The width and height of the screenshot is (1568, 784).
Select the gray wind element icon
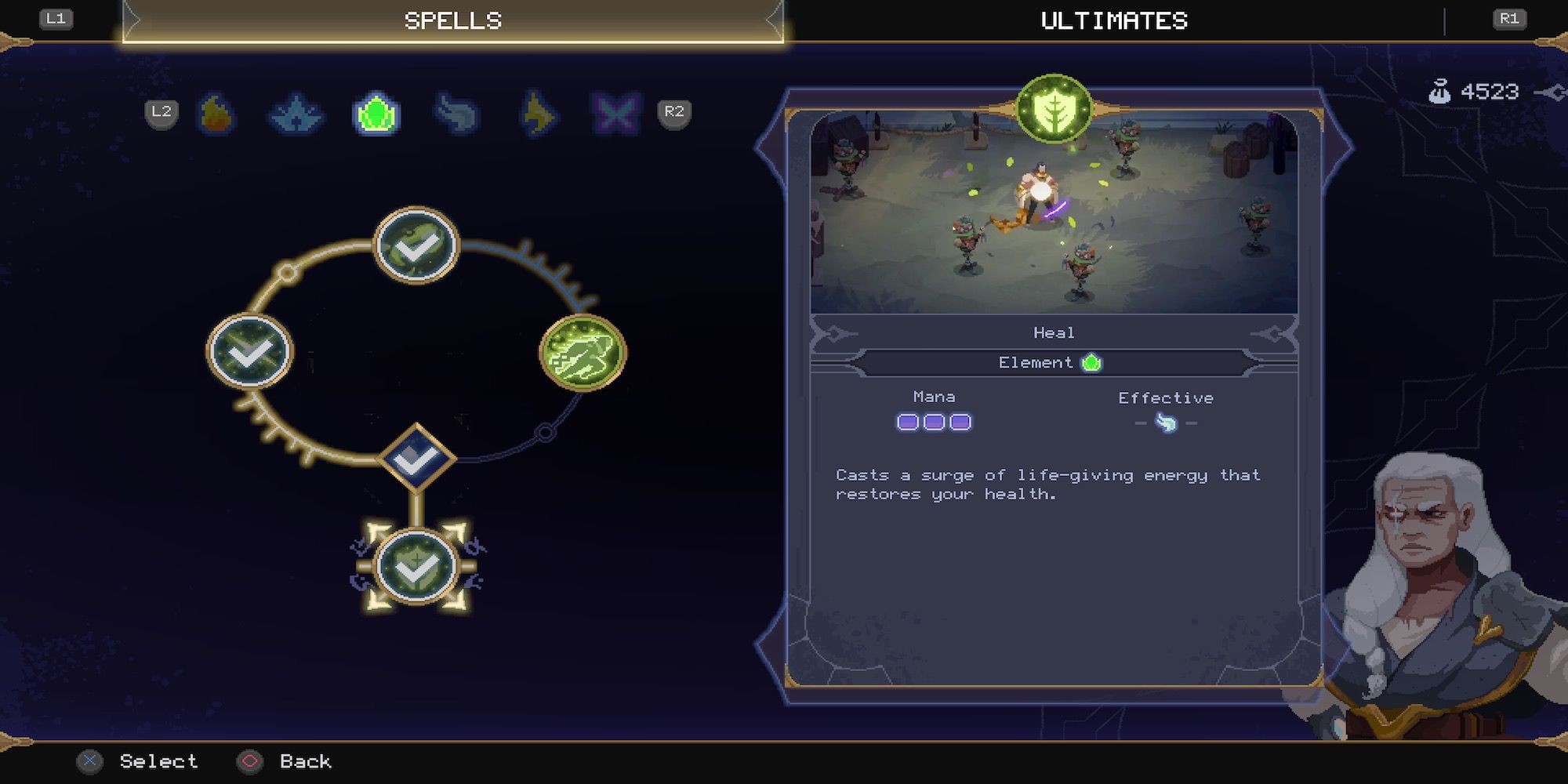(x=456, y=114)
